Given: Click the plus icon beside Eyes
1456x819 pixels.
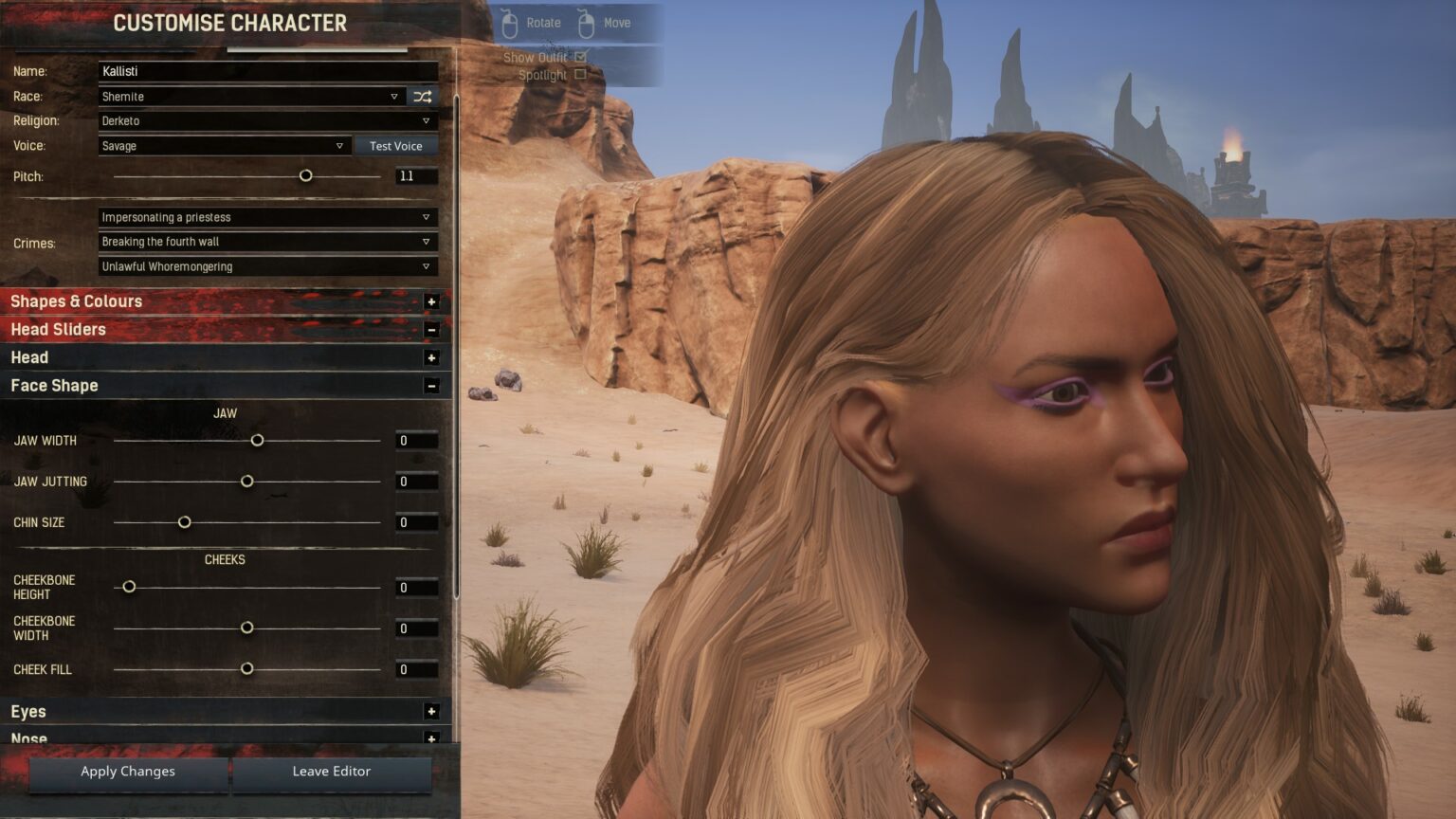Looking at the screenshot, I should [432, 711].
